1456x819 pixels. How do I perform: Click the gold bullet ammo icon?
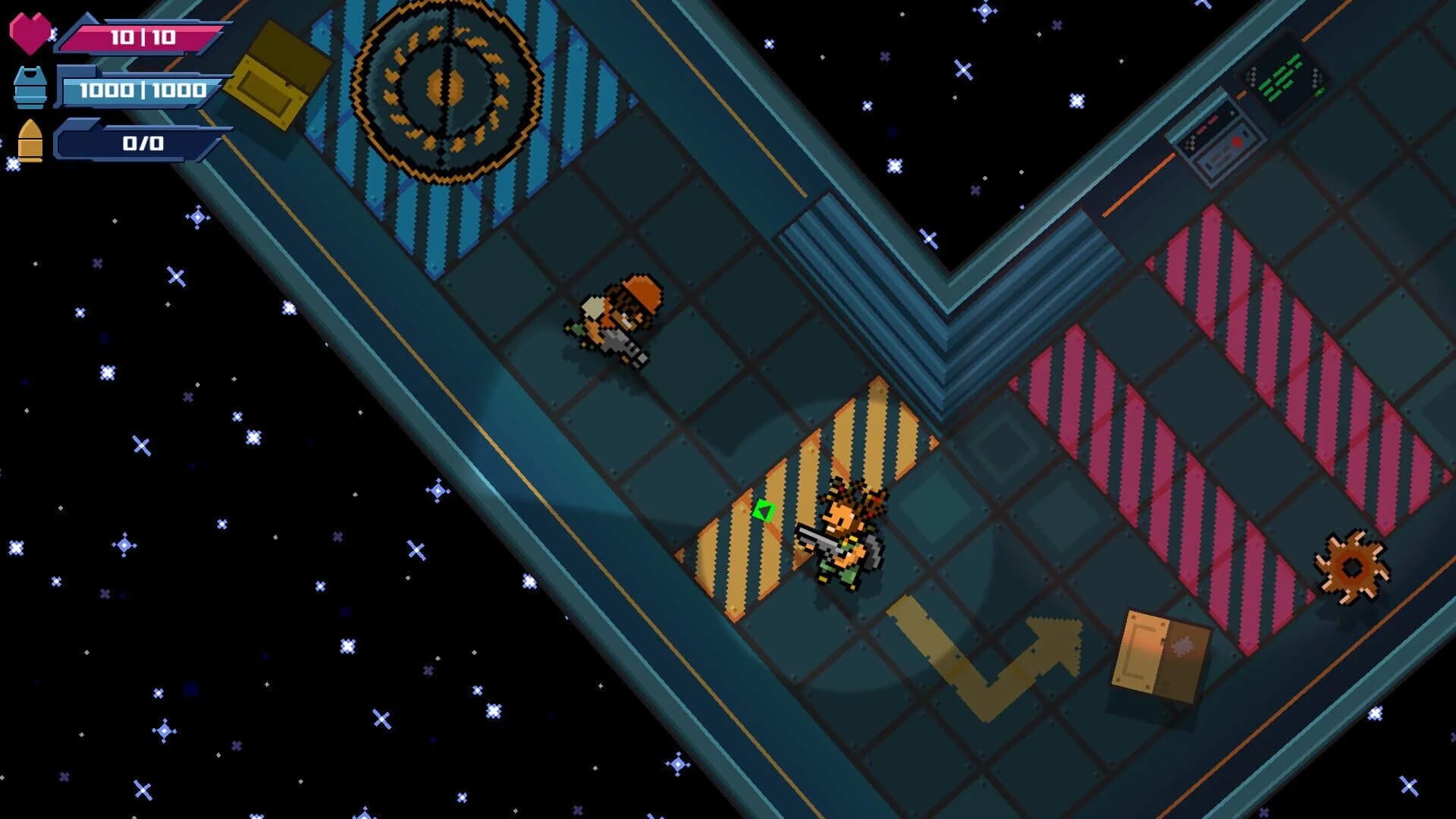(29, 140)
